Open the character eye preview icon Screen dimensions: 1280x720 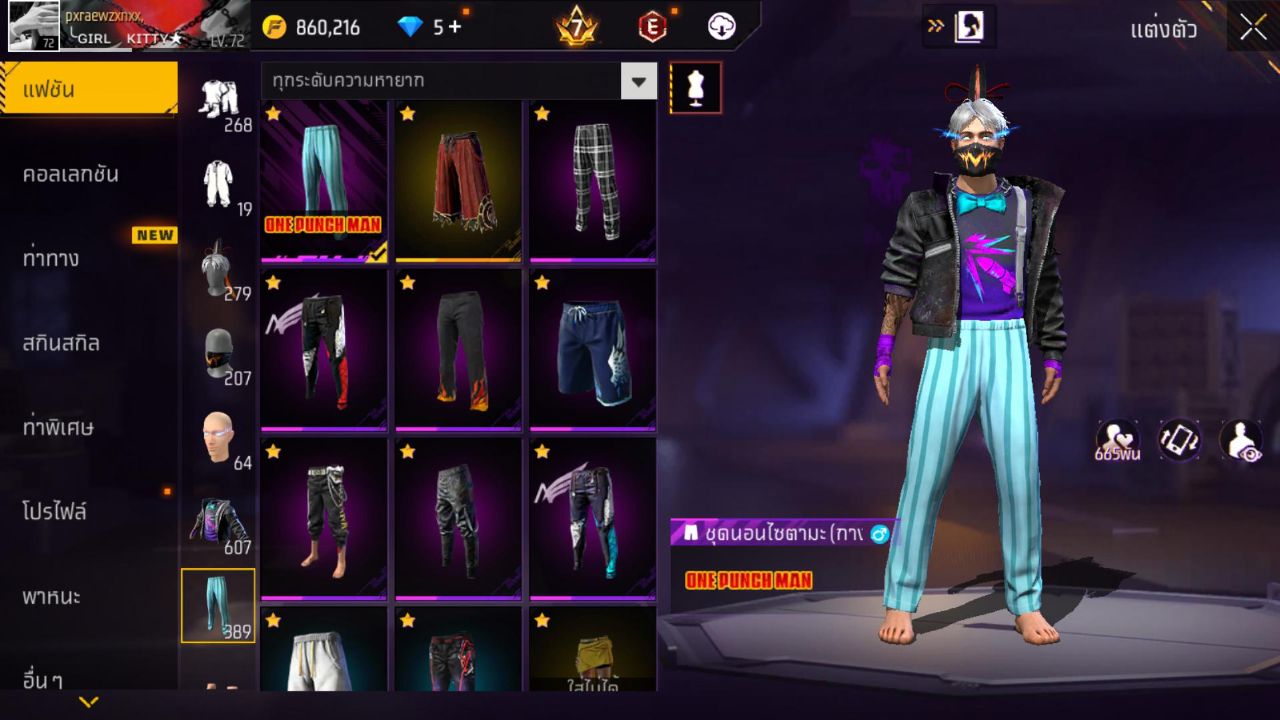click(x=1243, y=441)
